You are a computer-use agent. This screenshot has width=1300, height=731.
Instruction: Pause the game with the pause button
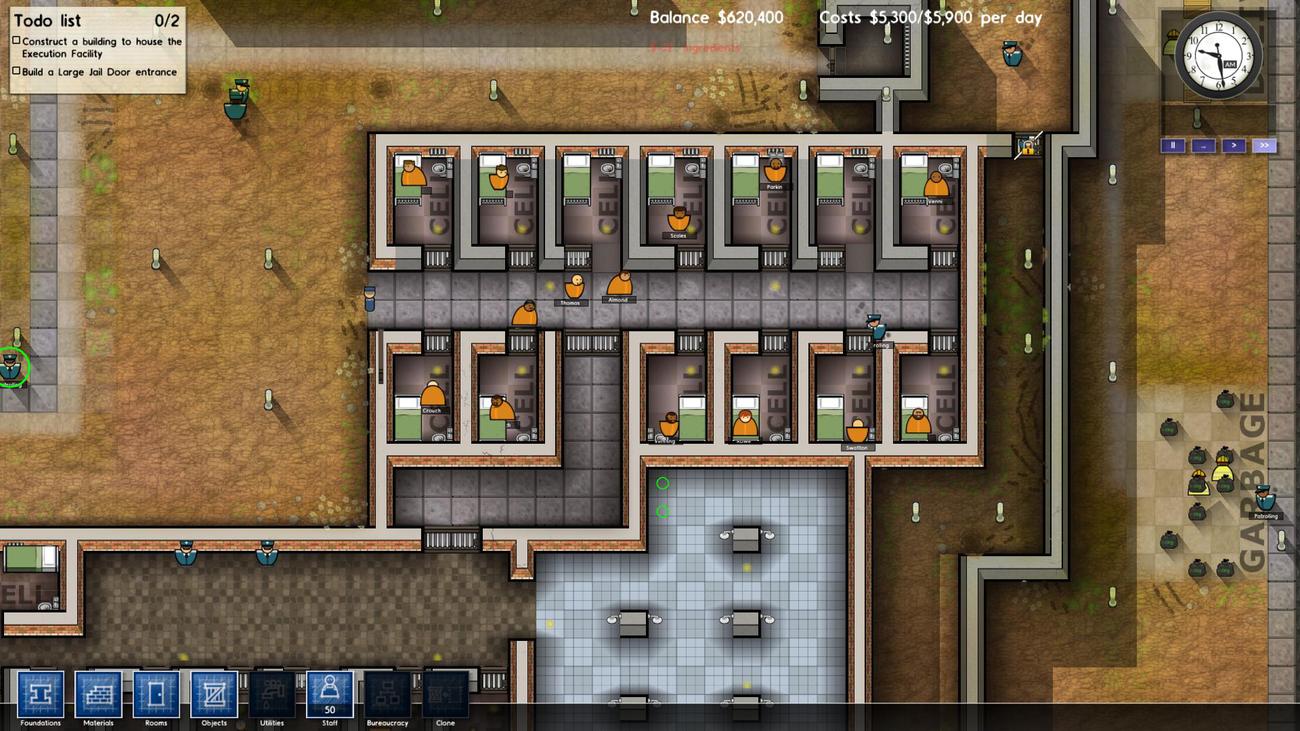pyautogui.click(x=1172, y=146)
